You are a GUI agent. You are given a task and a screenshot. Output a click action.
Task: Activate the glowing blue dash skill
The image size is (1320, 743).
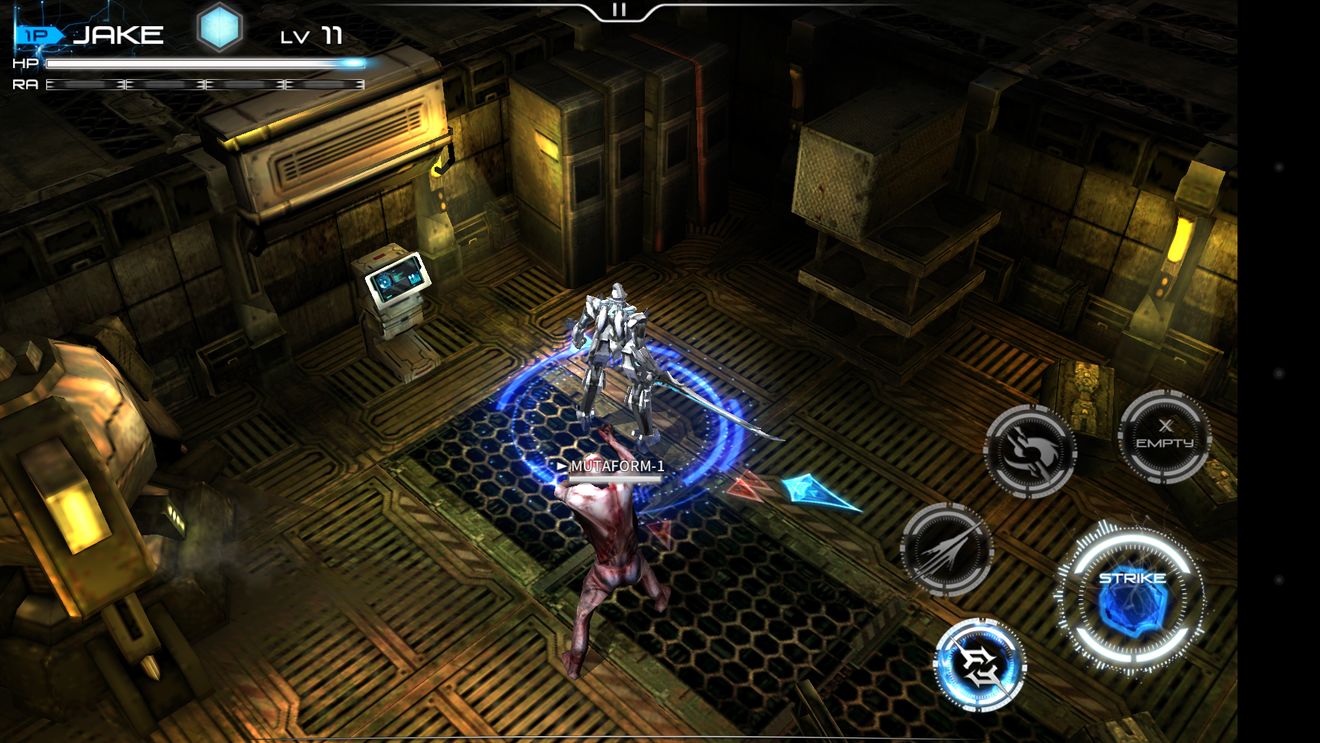pyautogui.click(x=980, y=665)
